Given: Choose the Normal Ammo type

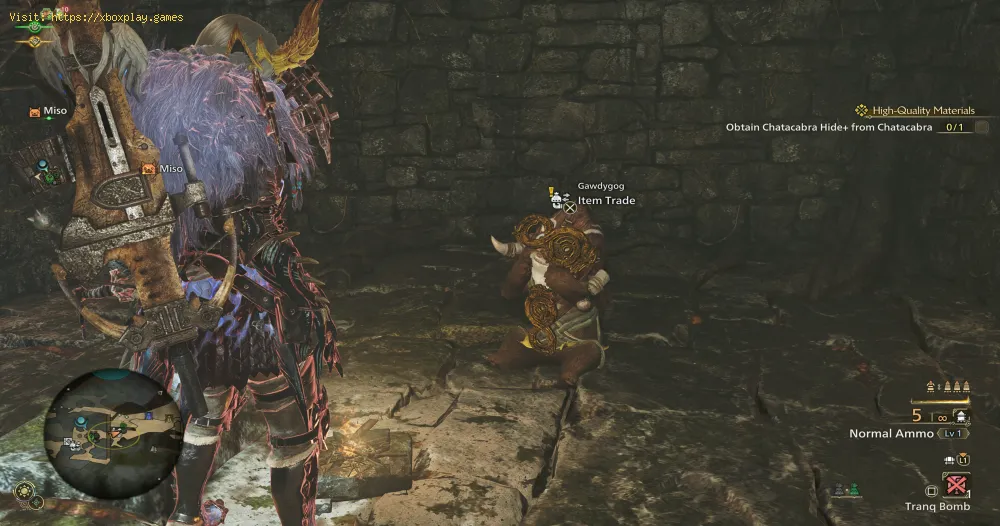Looking at the screenshot, I should tap(891, 433).
